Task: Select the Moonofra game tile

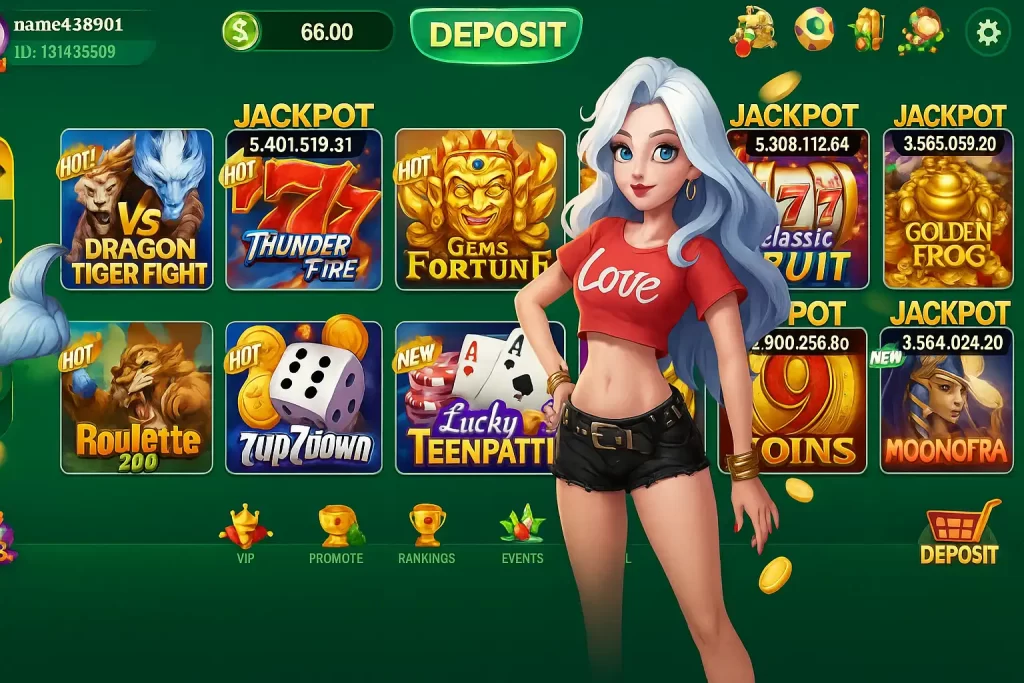Action: coord(946,405)
